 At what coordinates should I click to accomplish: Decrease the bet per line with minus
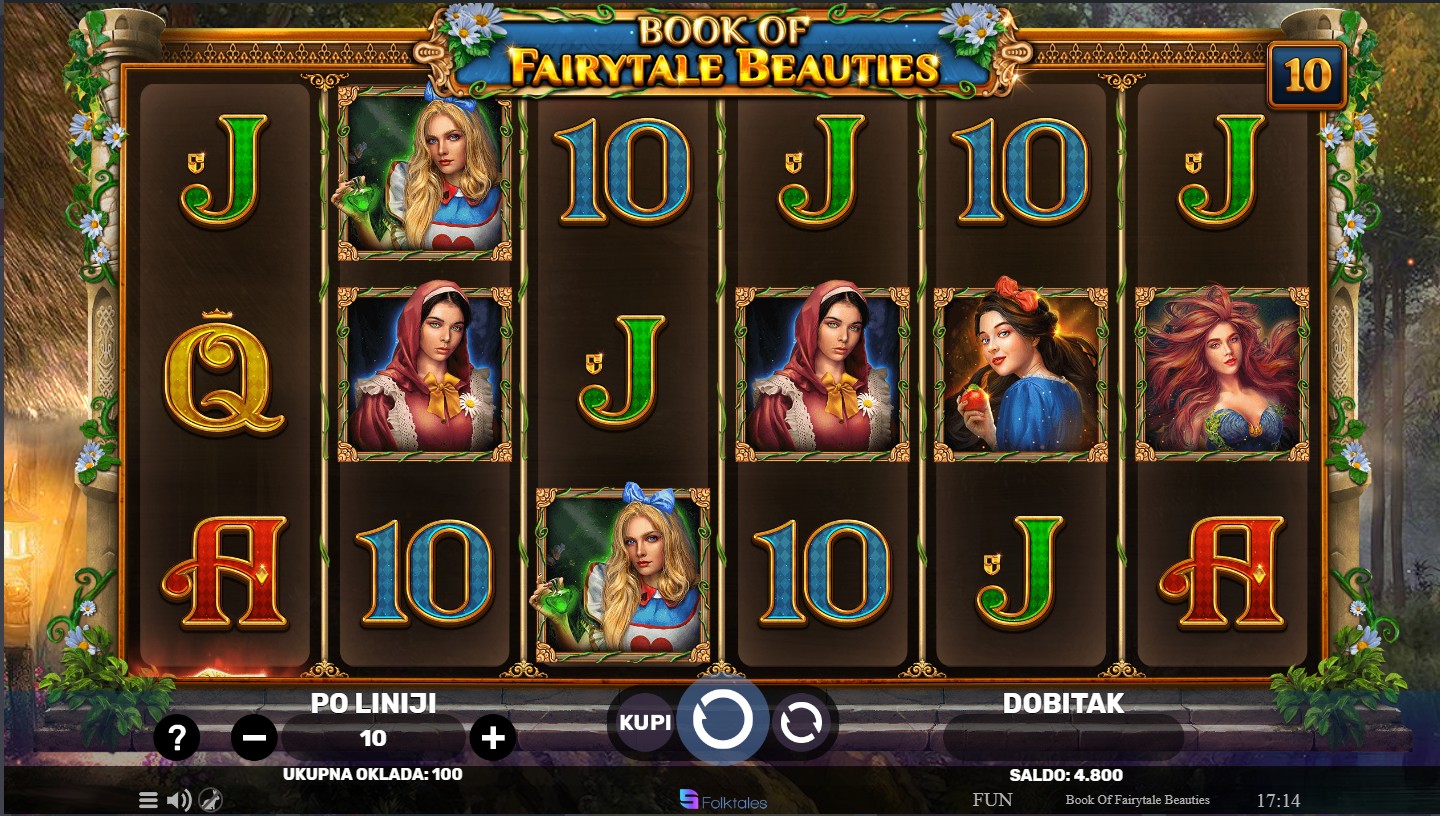[x=254, y=739]
